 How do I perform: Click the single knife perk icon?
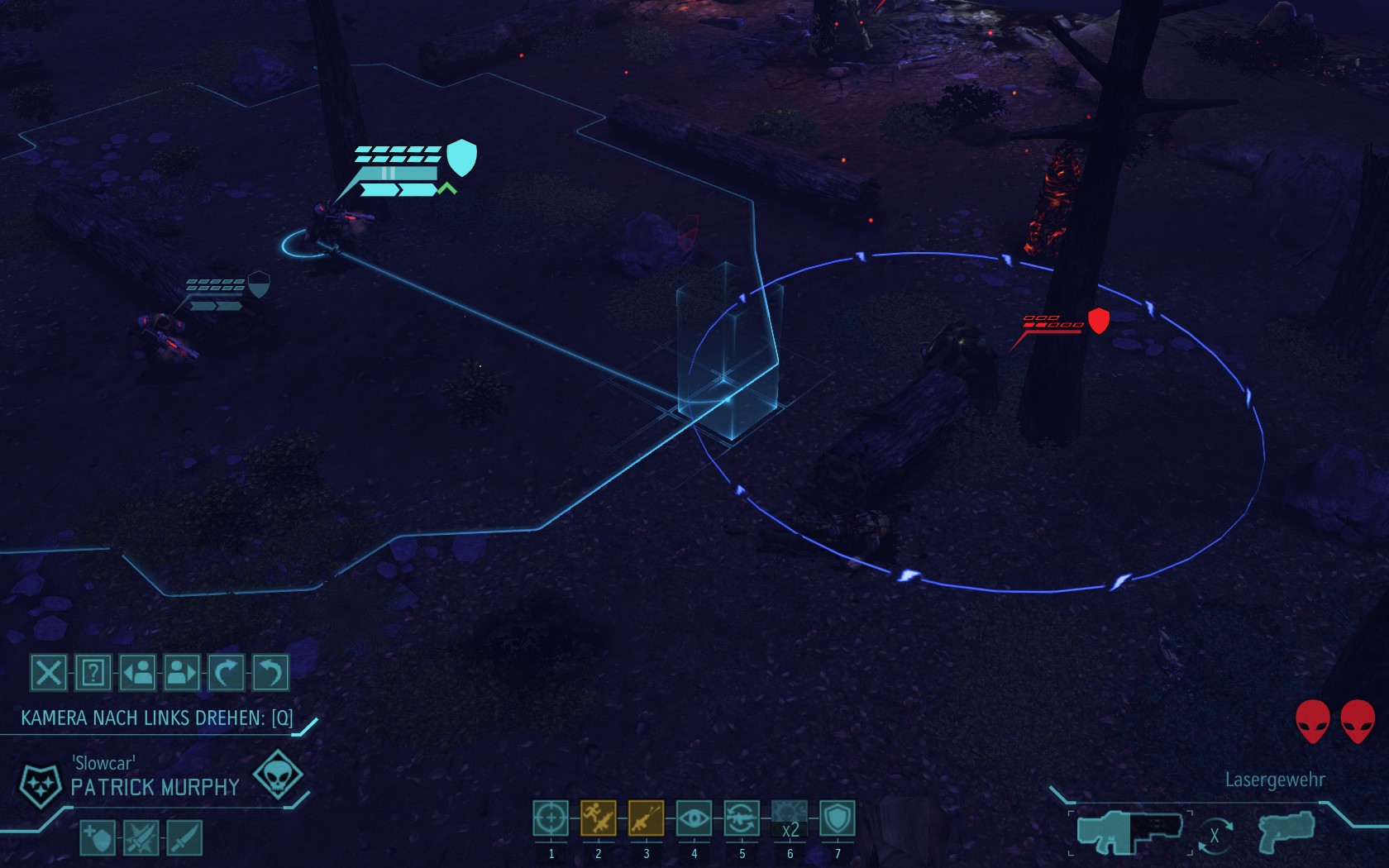[x=184, y=838]
